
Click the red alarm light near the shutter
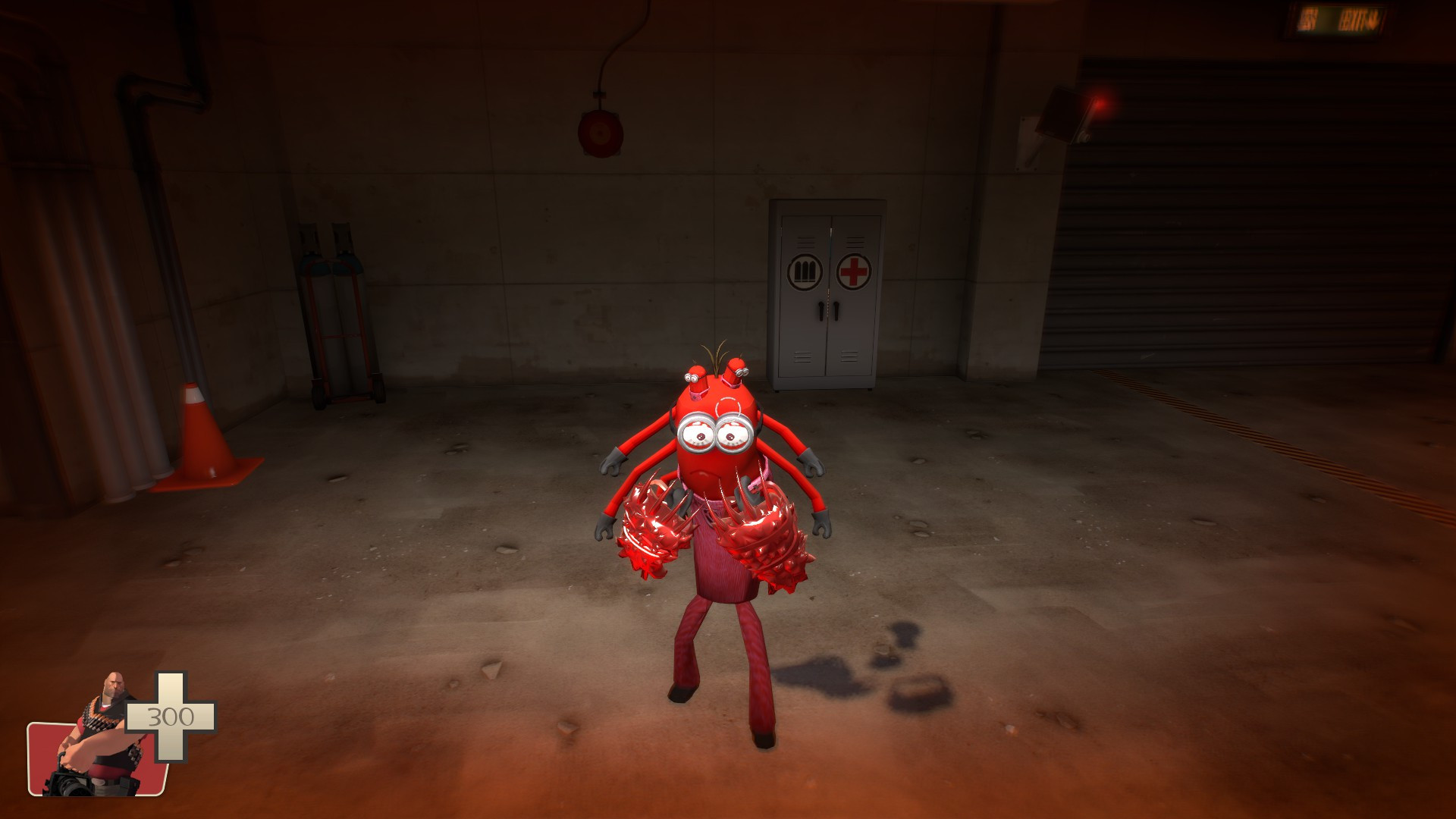1099,103
